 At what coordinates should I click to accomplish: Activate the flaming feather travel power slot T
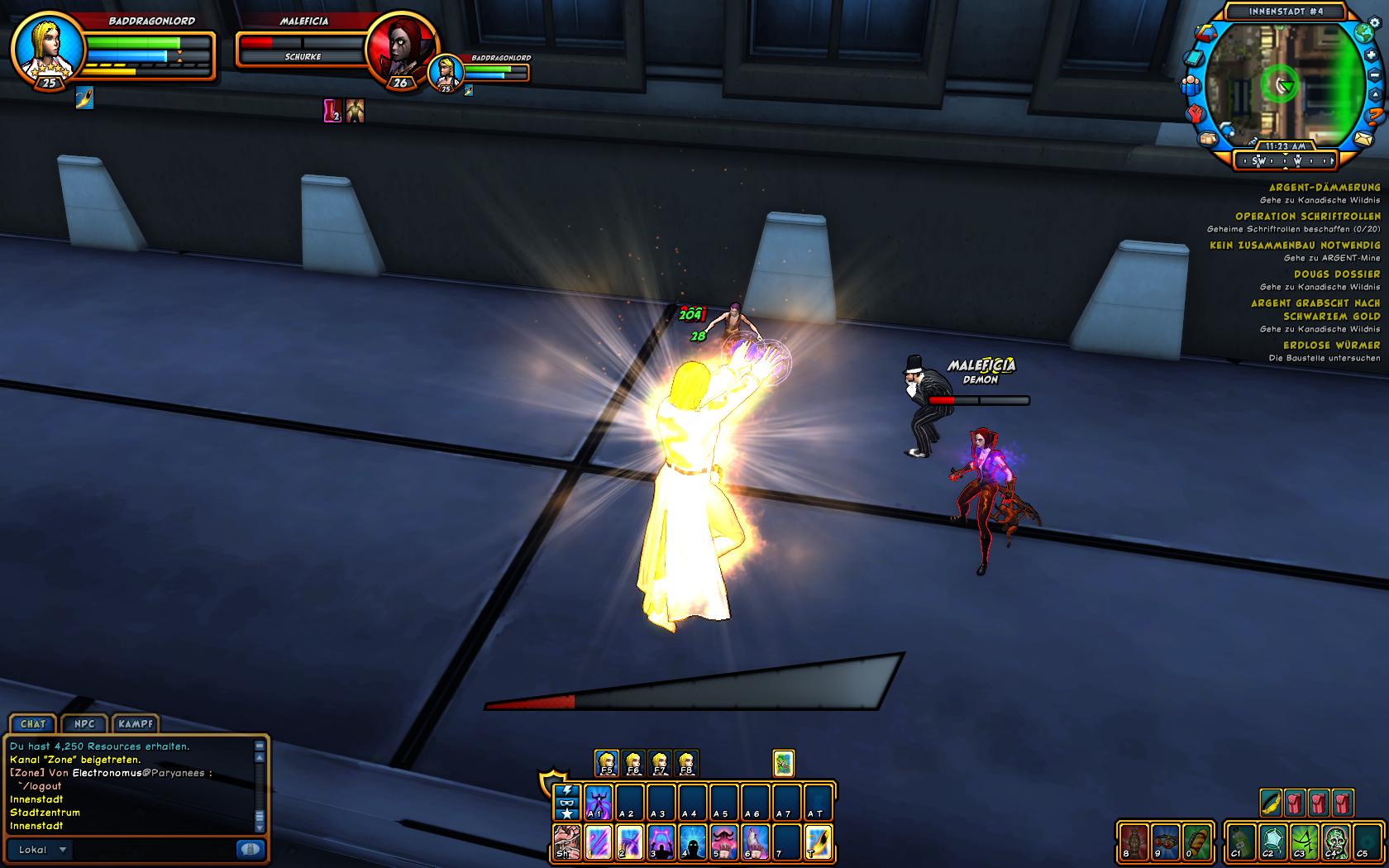pos(819,843)
